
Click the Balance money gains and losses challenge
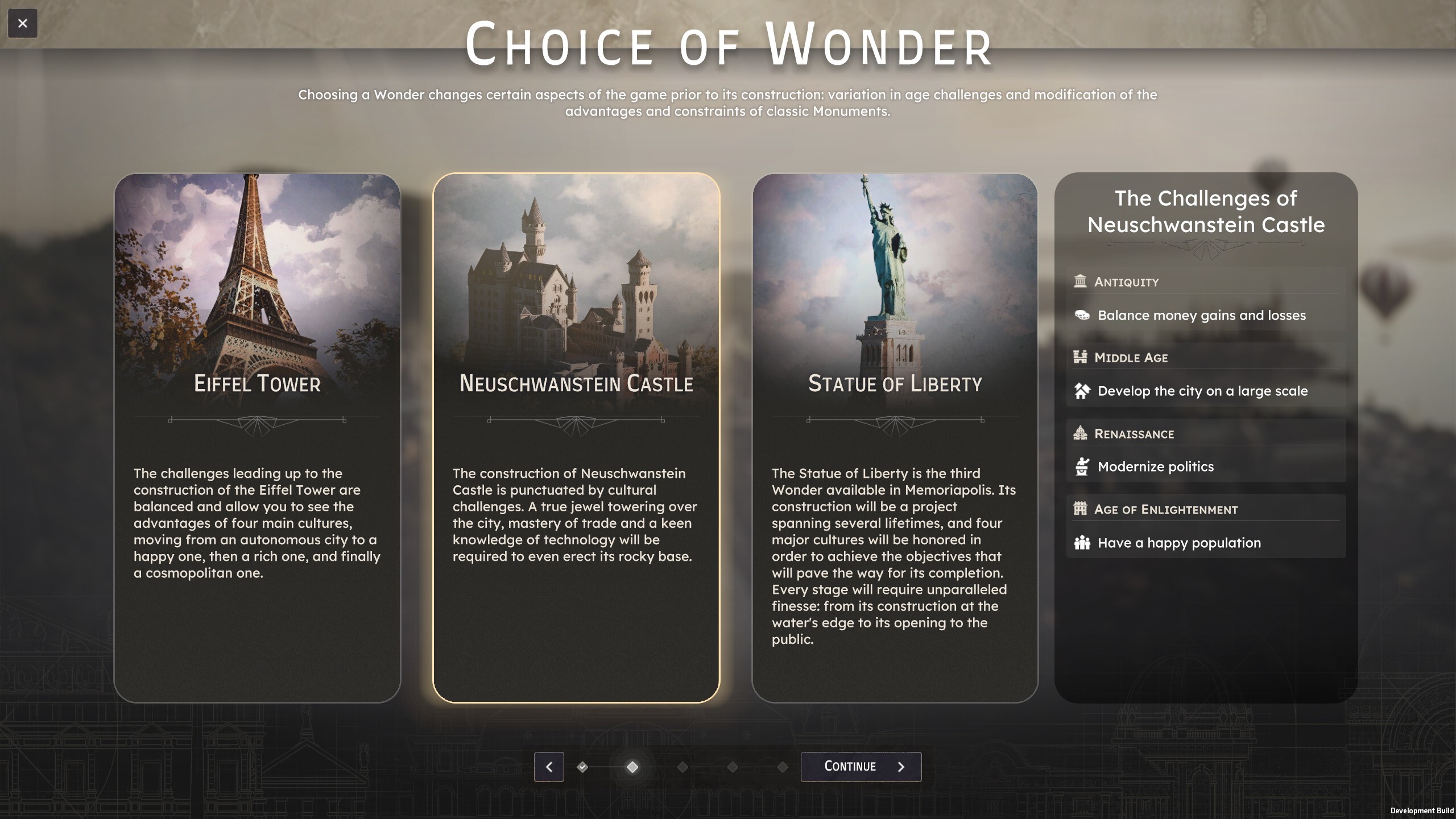1201,315
